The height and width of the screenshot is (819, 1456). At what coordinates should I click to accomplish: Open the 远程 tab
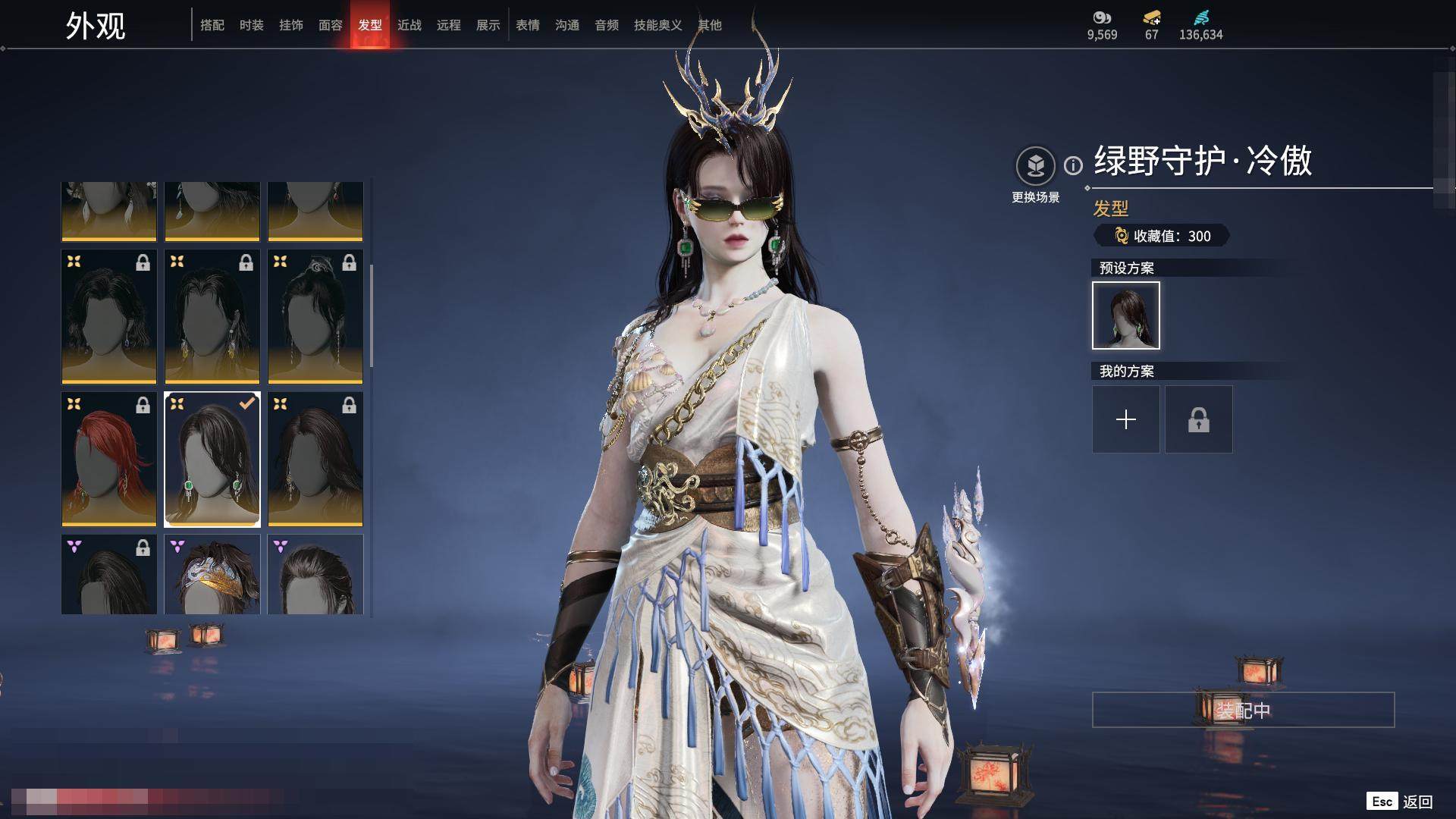(x=449, y=25)
